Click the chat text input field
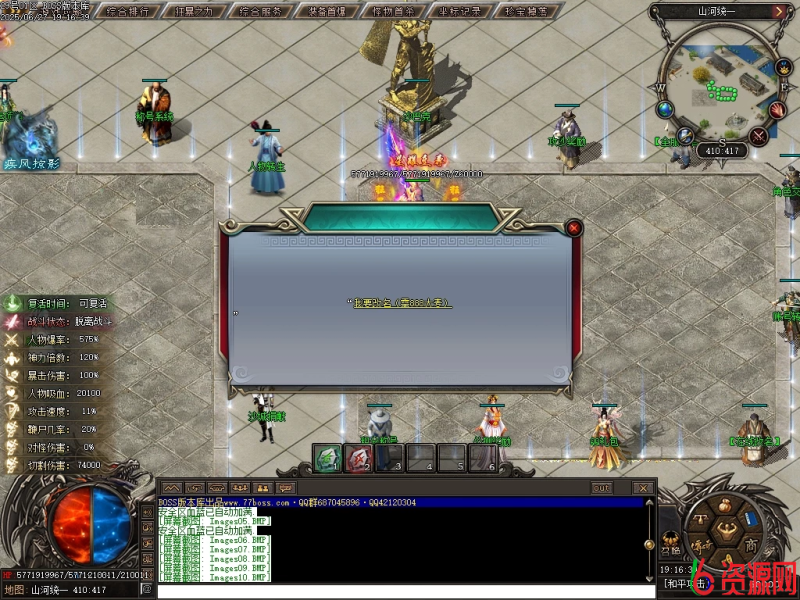This screenshot has width=800, height=600. (400, 591)
